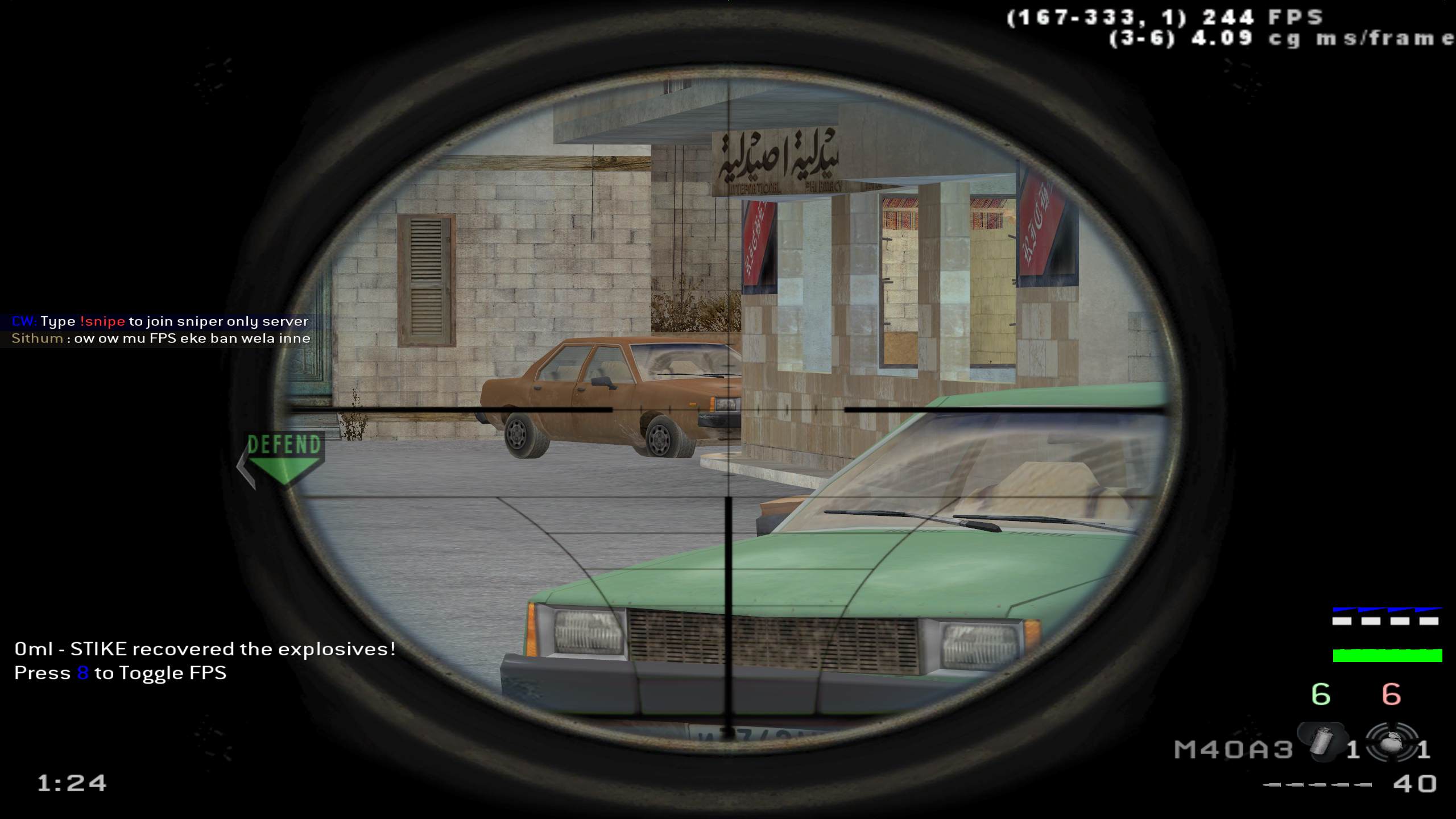This screenshot has width=1456, height=819.
Task: Click the M40A3 weapon name label
Action: pyautogui.click(x=1234, y=750)
